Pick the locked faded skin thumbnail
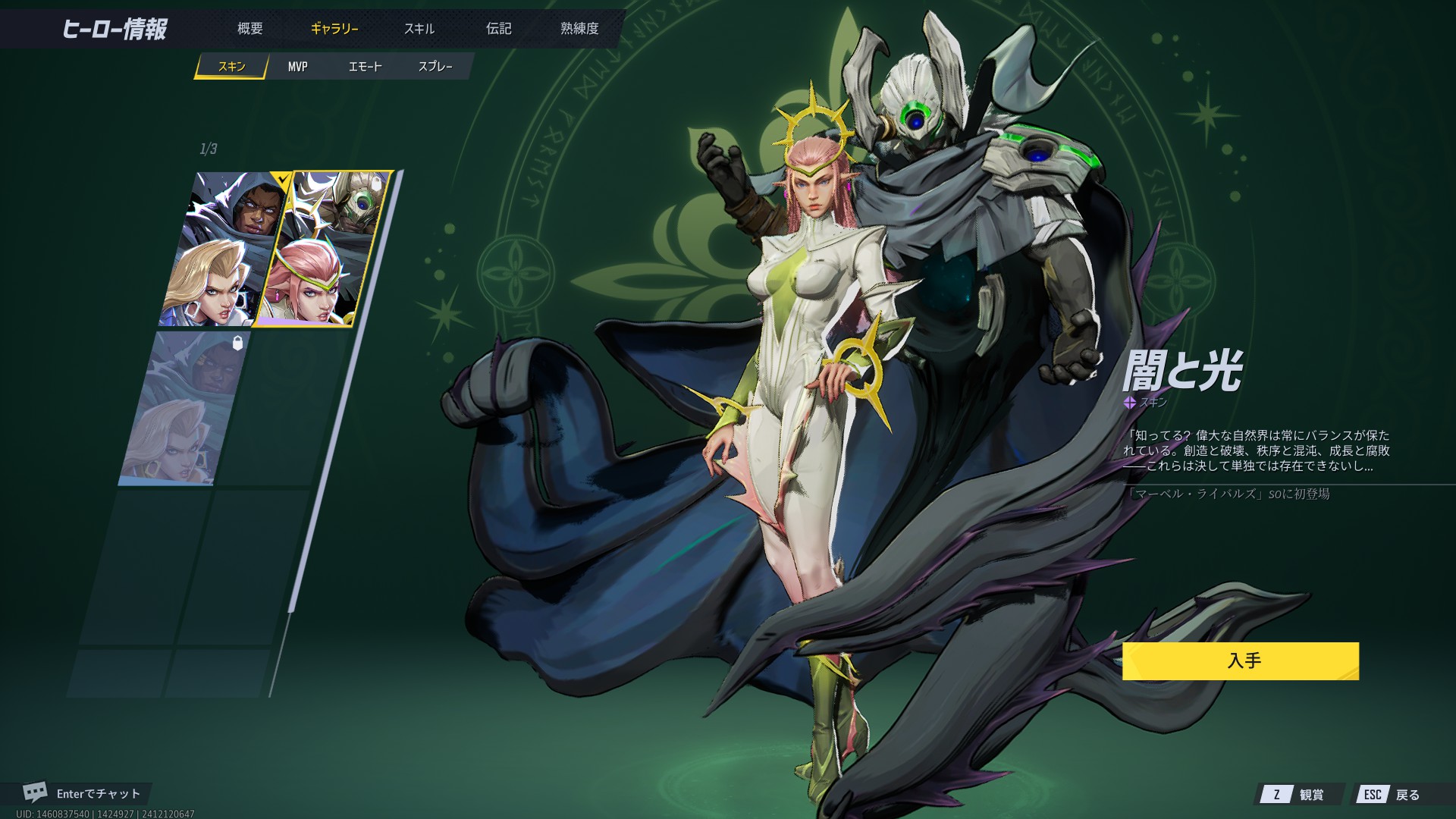Image resolution: width=1456 pixels, height=819 pixels. pos(186,408)
